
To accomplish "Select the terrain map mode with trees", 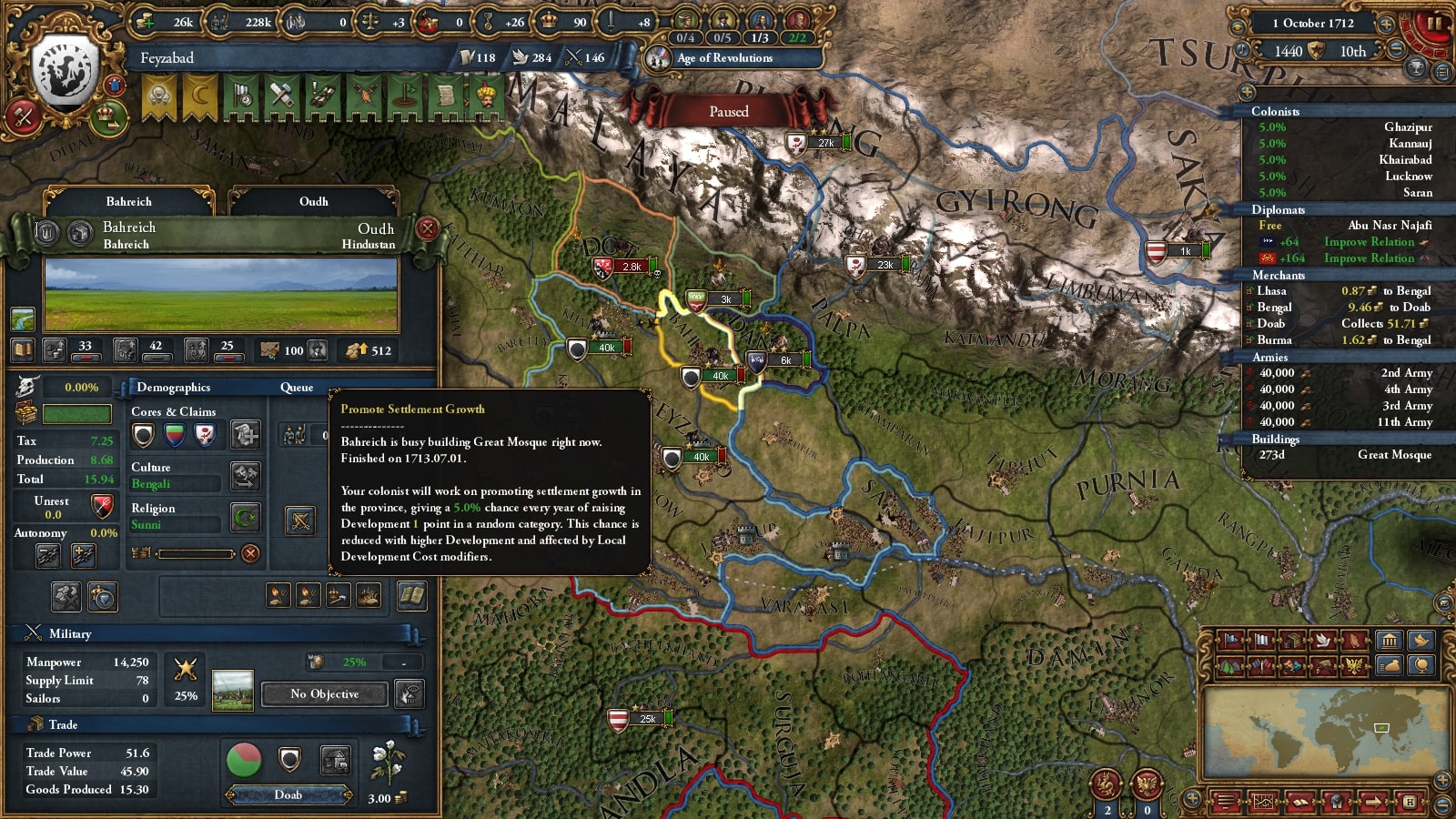I will 1229,666.
